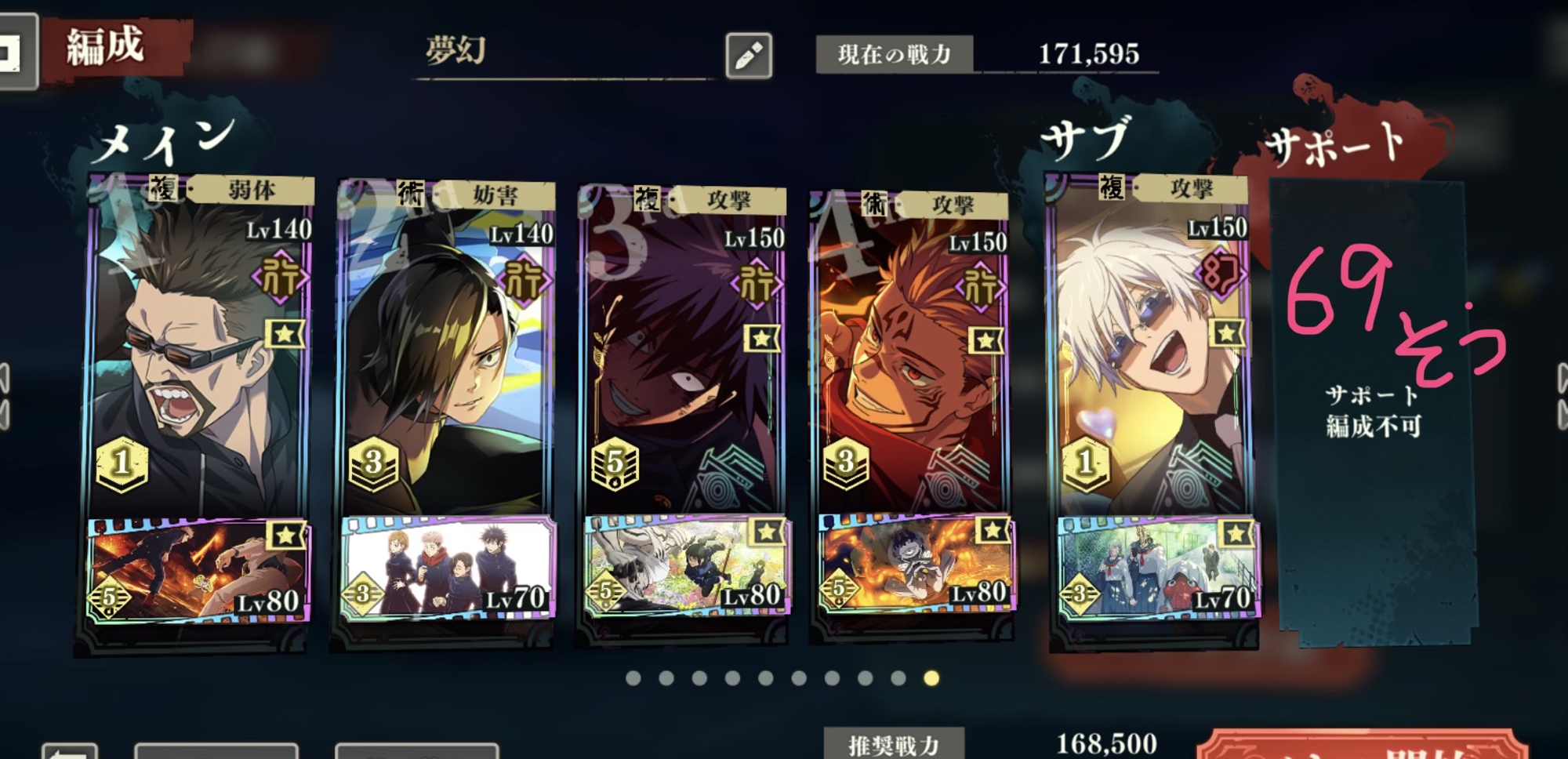Image resolution: width=1568 pixels, height=759 pixels.
Task: Select the sunglasses character card in slot one
Action: 200,353
